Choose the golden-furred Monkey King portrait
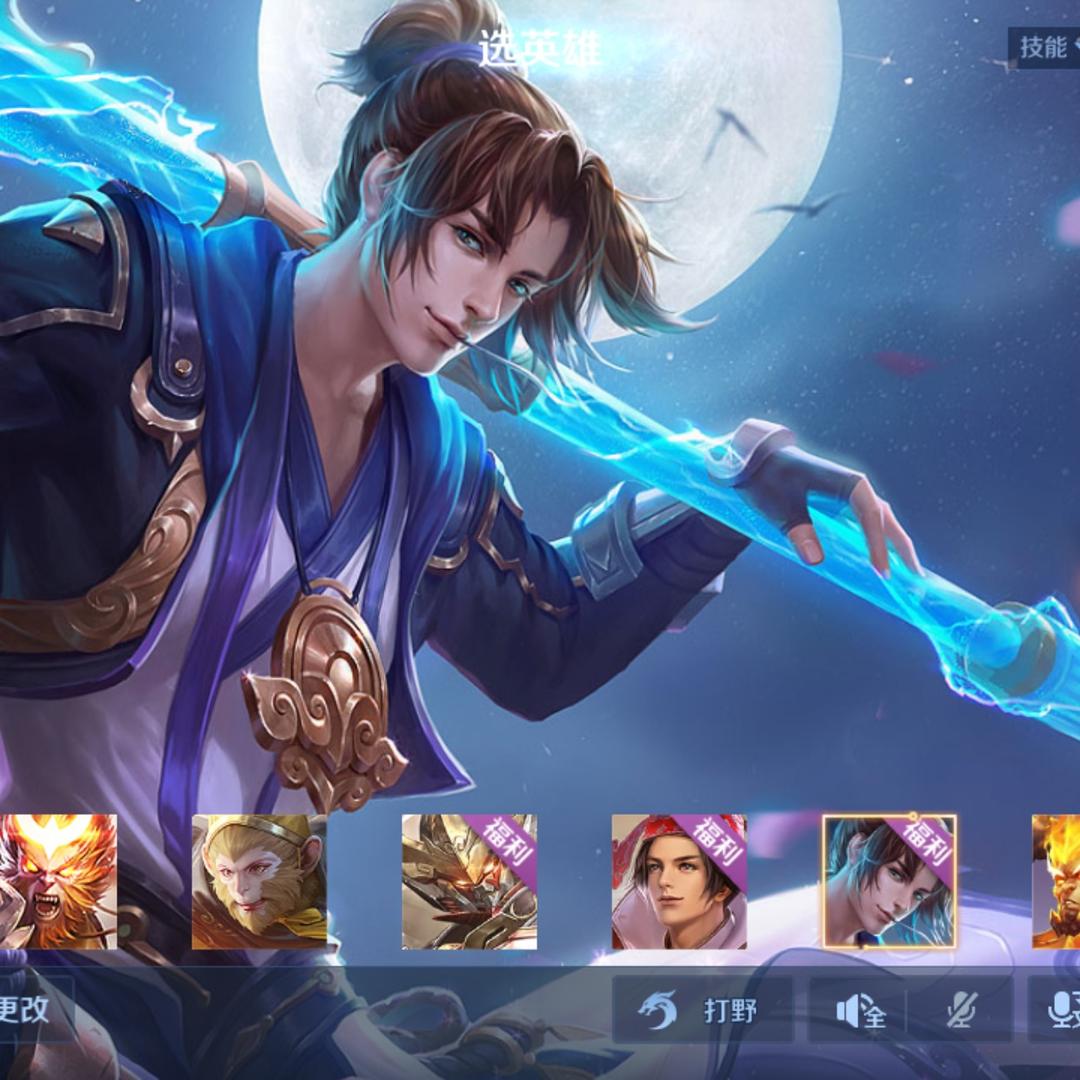Screen dimensions: 1080x1080 259,882
